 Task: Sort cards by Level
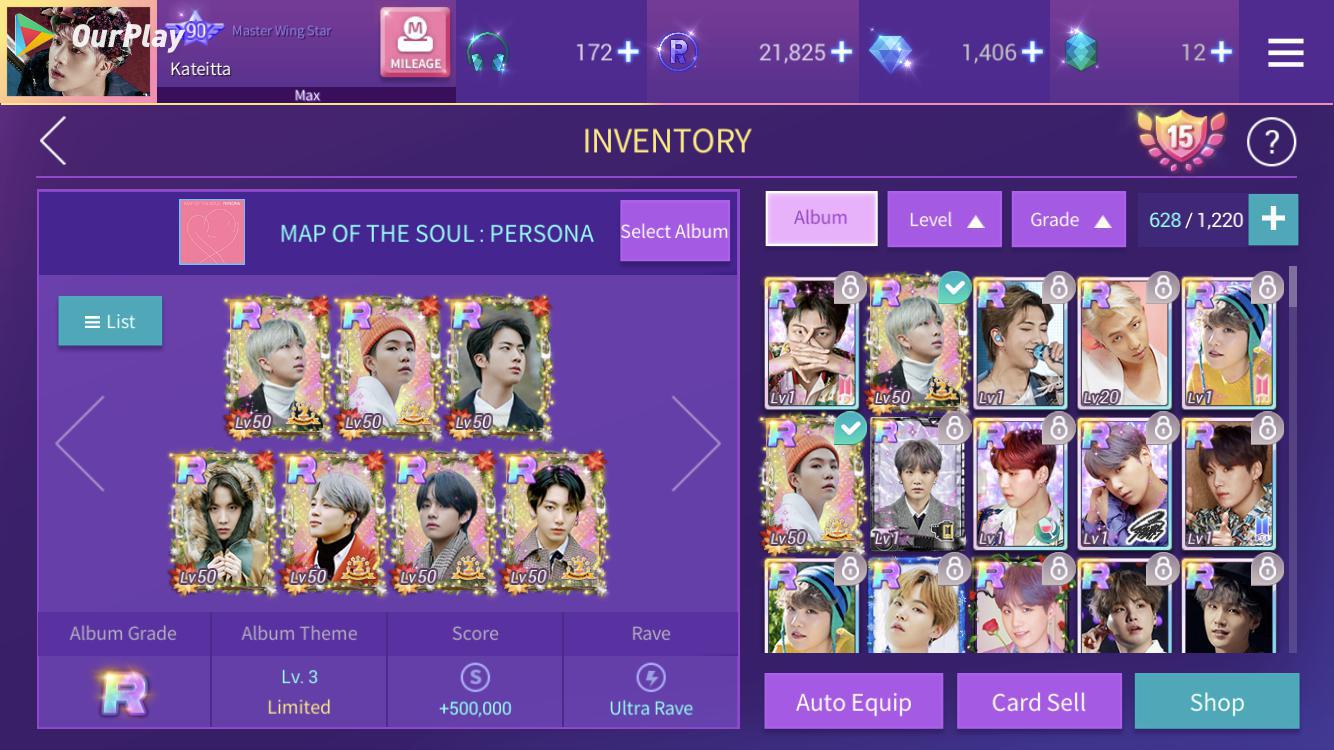coord(944,220)
